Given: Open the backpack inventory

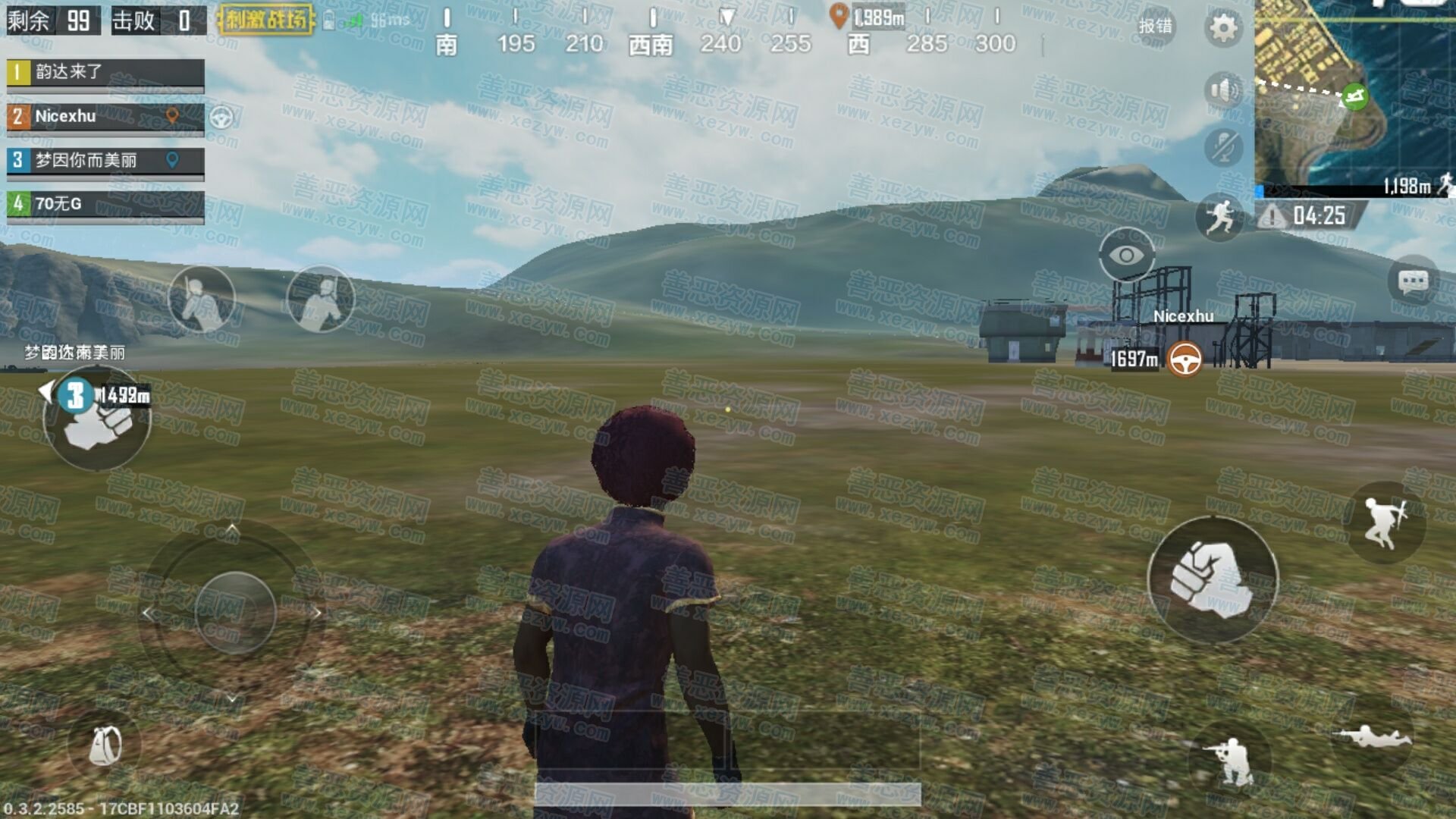Looking at the screenshot, I should pos(105,745).
